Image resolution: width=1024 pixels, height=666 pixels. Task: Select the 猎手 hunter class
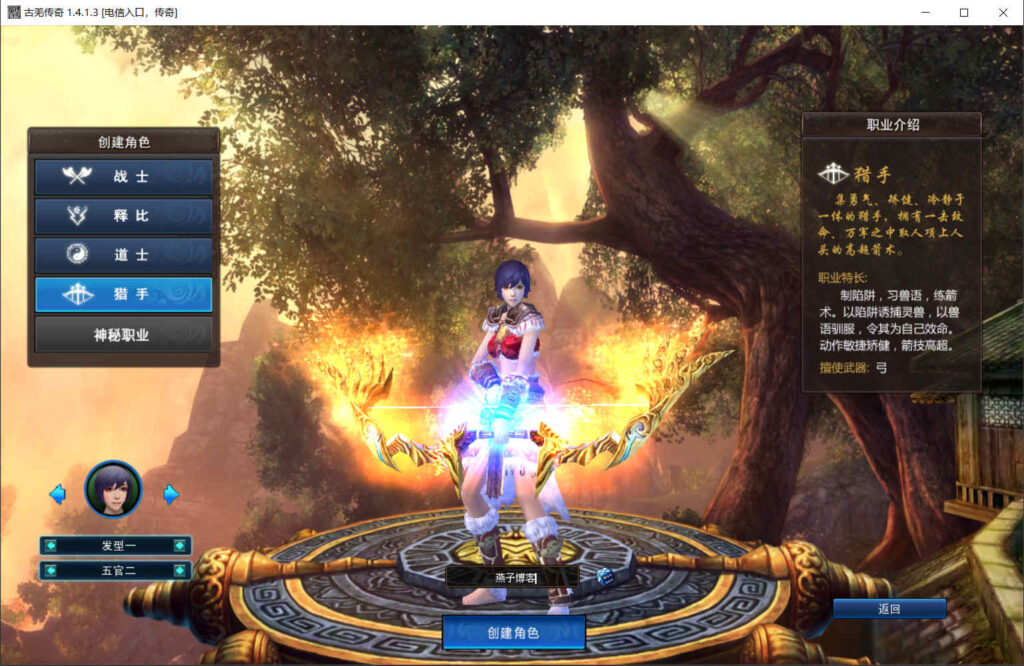(x=123, y=295)
